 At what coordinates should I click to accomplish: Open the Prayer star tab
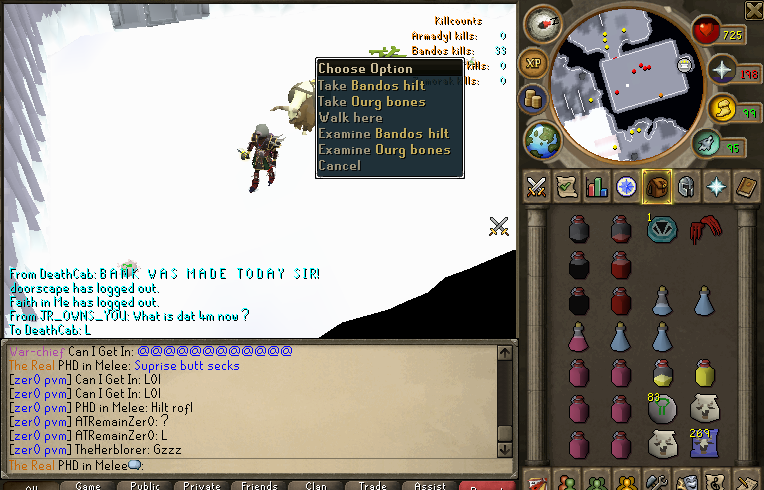coord(716,187)
